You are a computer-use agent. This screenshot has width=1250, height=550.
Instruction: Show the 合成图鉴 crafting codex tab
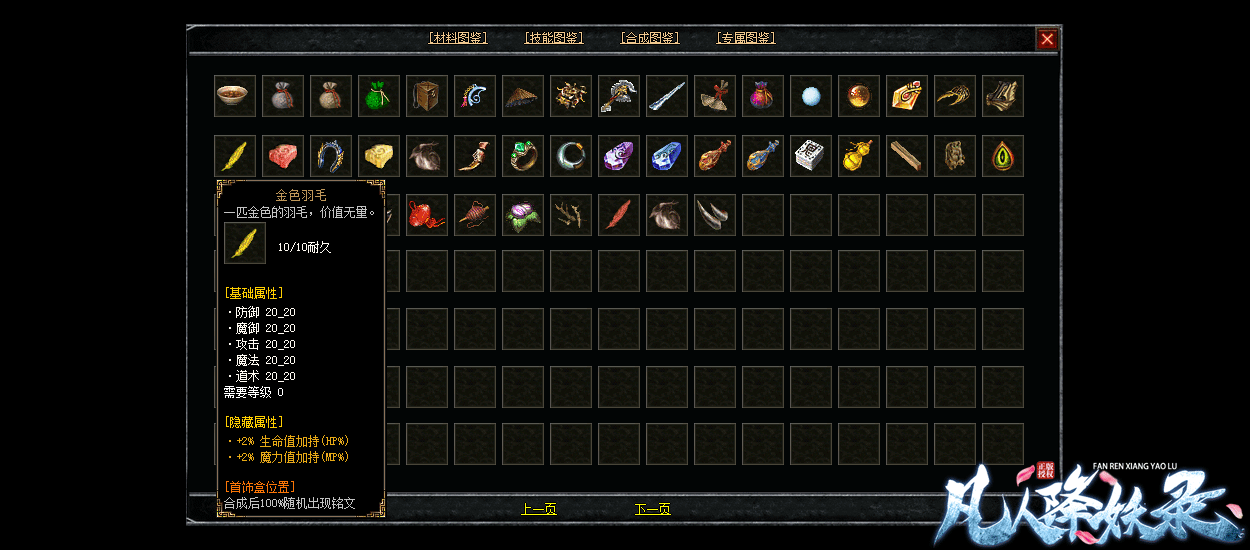[x=650, y=38]
